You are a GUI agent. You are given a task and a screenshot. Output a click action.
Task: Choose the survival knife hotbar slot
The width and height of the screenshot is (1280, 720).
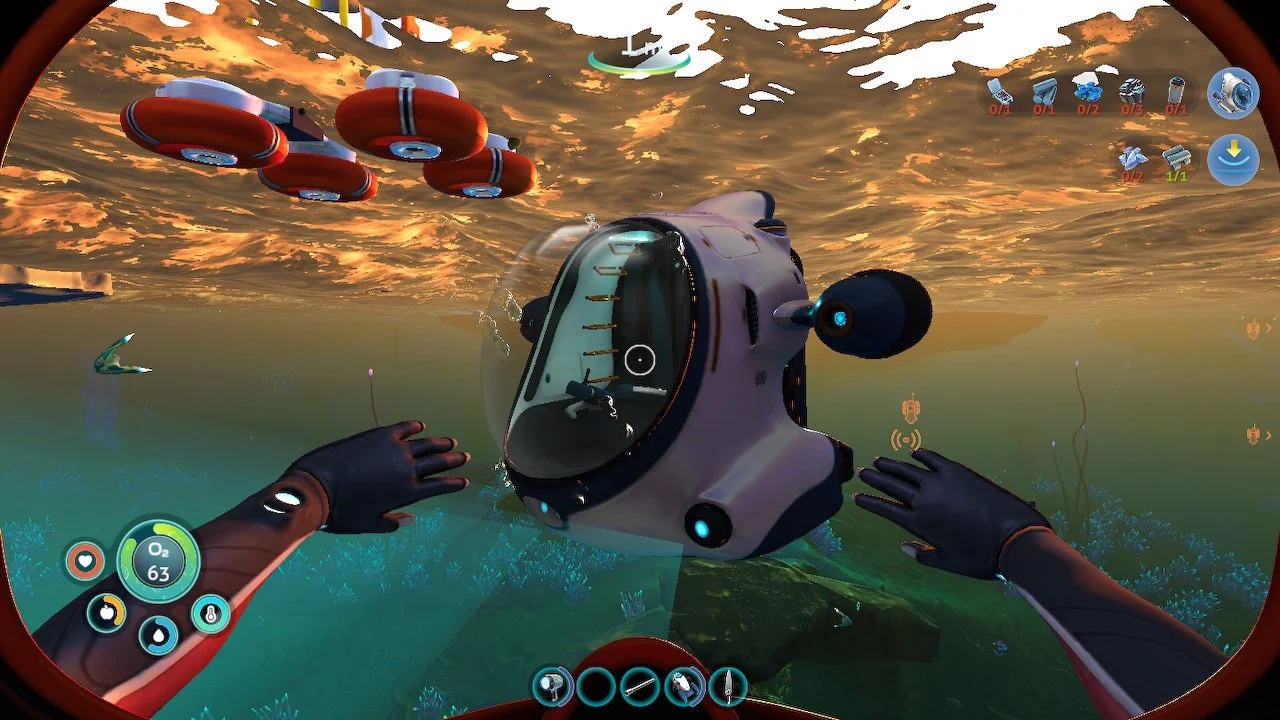click(727, 686)
